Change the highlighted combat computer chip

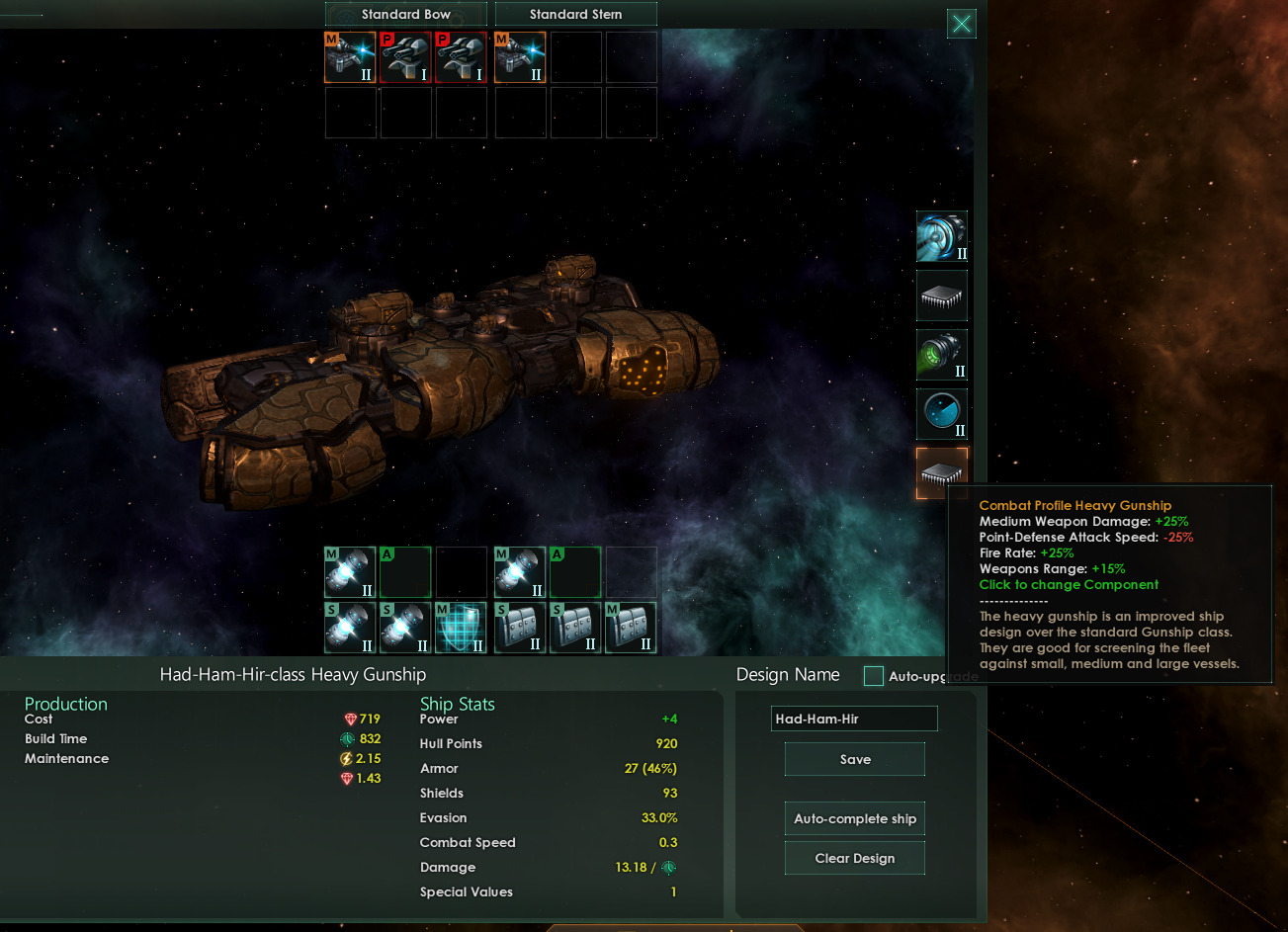click(941, 473)
